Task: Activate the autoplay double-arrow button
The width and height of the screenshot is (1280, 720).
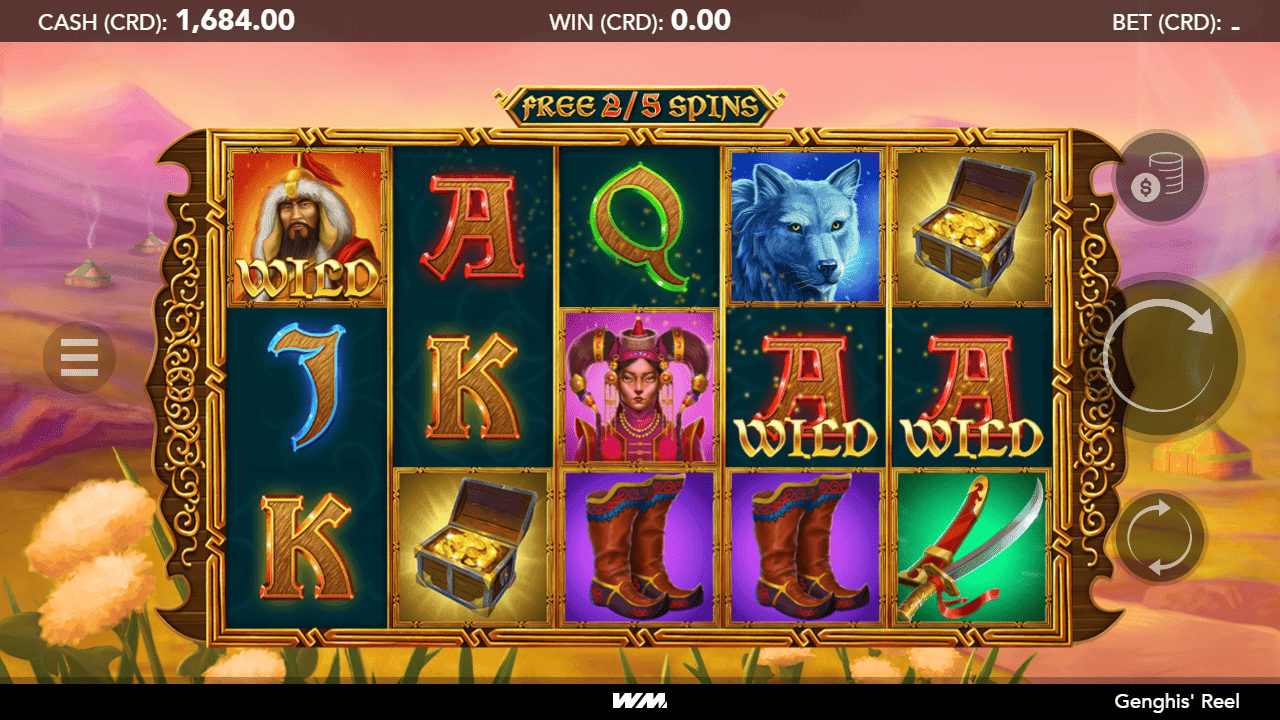Action: pyautogui.click(x=1160, y=537)
